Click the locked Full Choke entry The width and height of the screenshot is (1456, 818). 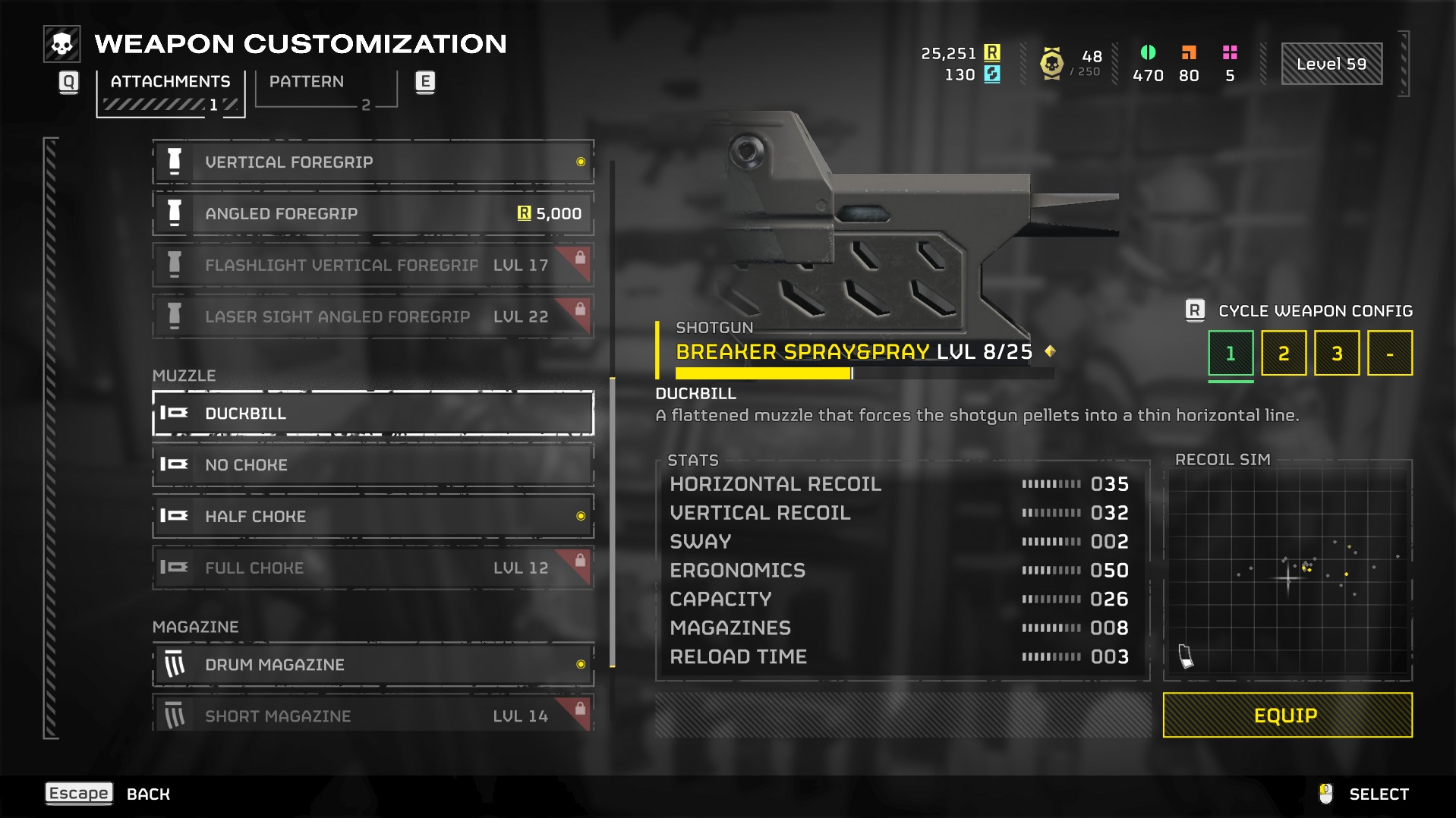pyautogui.click(x=373, y=568)
